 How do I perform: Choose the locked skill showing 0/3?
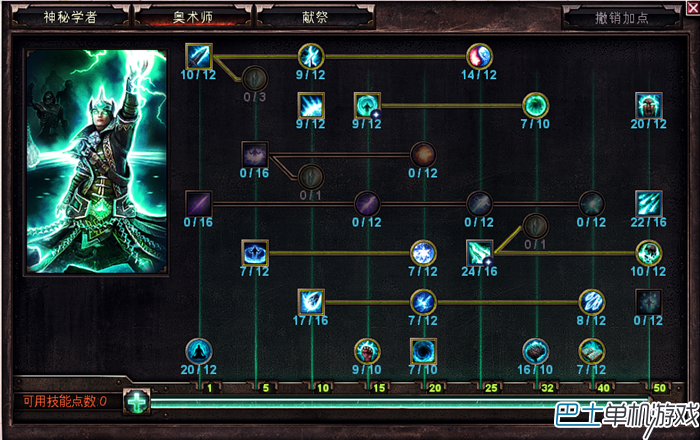255,76
